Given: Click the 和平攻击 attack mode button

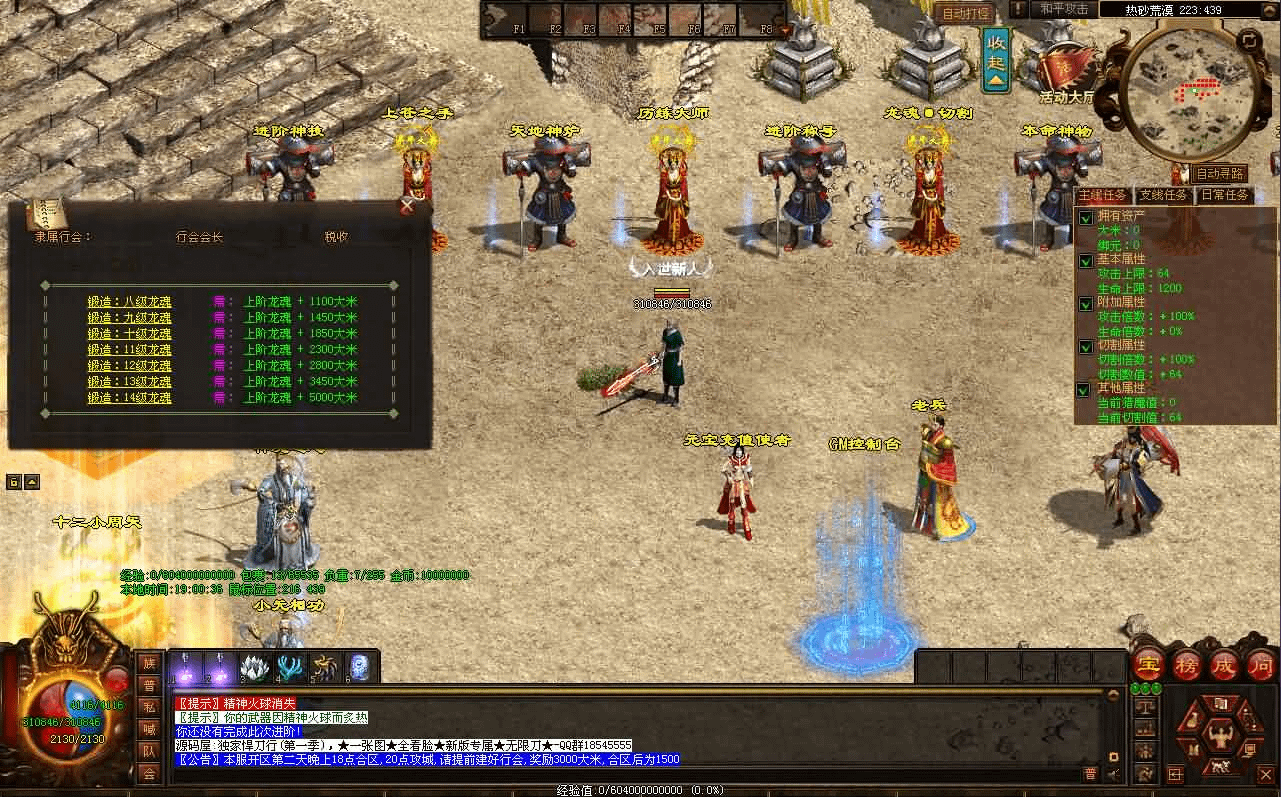Looking at the screenshot, I should (1063, 9).
